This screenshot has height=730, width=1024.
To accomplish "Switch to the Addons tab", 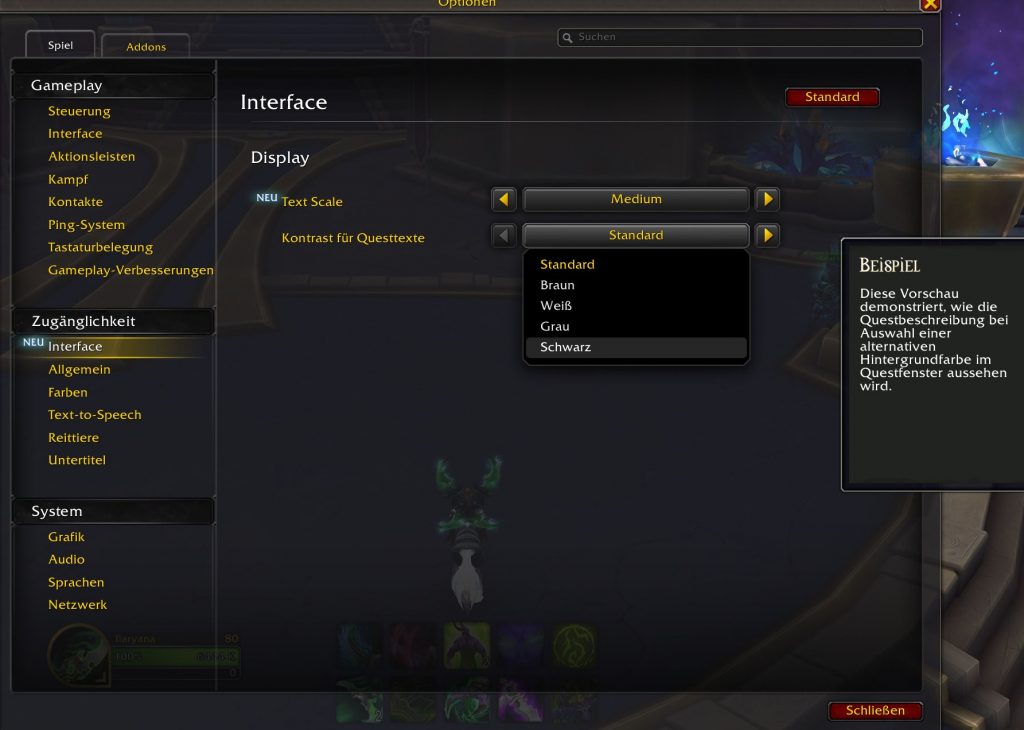I will click(146, 46).
